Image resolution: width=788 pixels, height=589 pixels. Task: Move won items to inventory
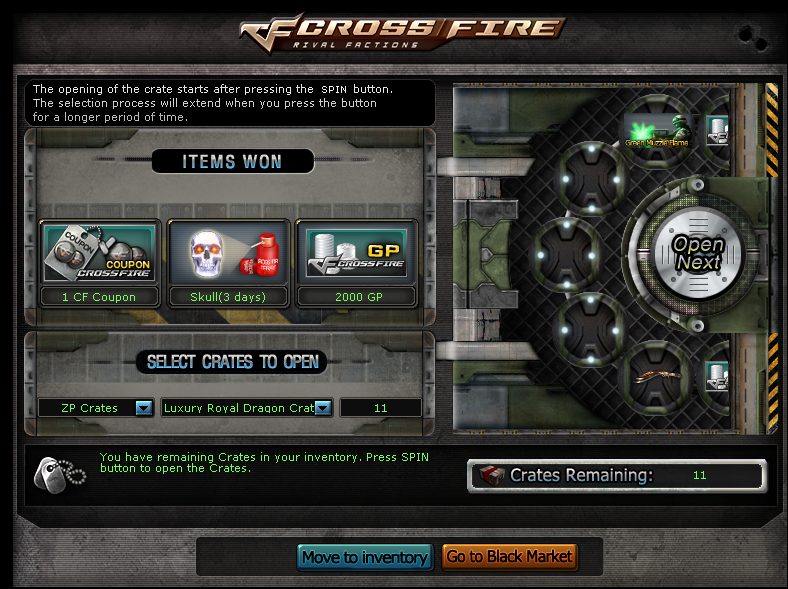click(x=364, y=557)
